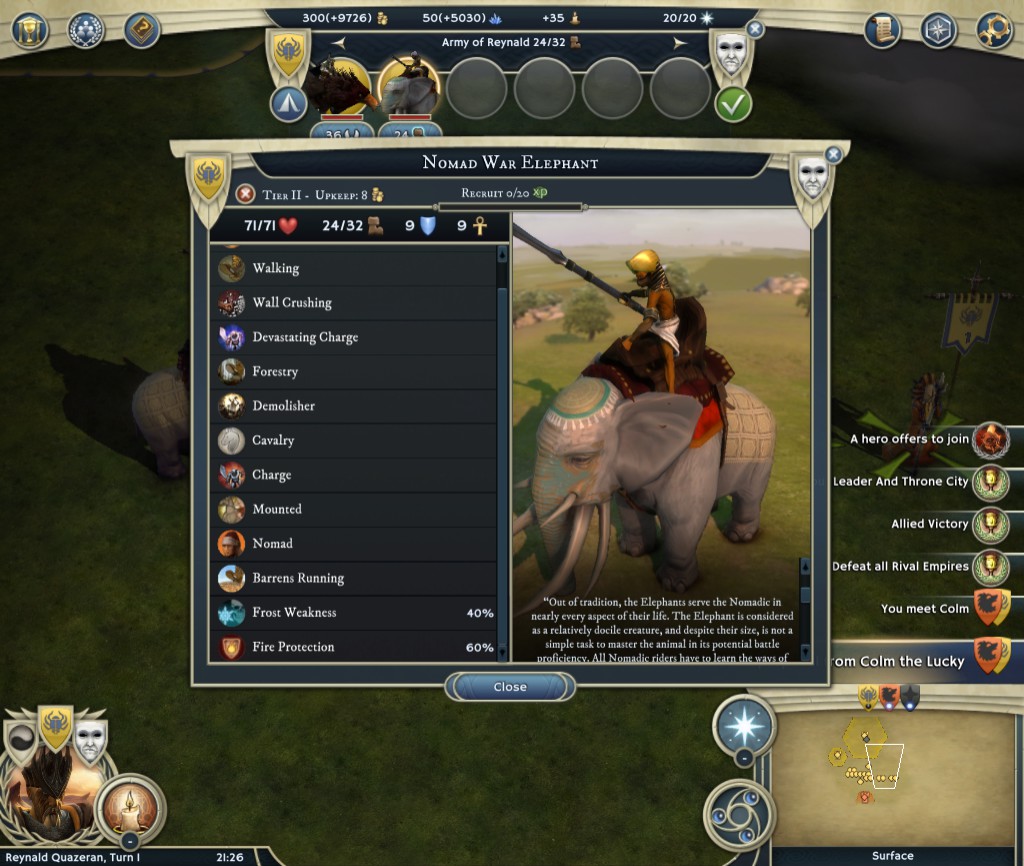Dismiss unit panel with top-right X
The width and height of the screenshot is (1024, 866).
pos(833,154)
